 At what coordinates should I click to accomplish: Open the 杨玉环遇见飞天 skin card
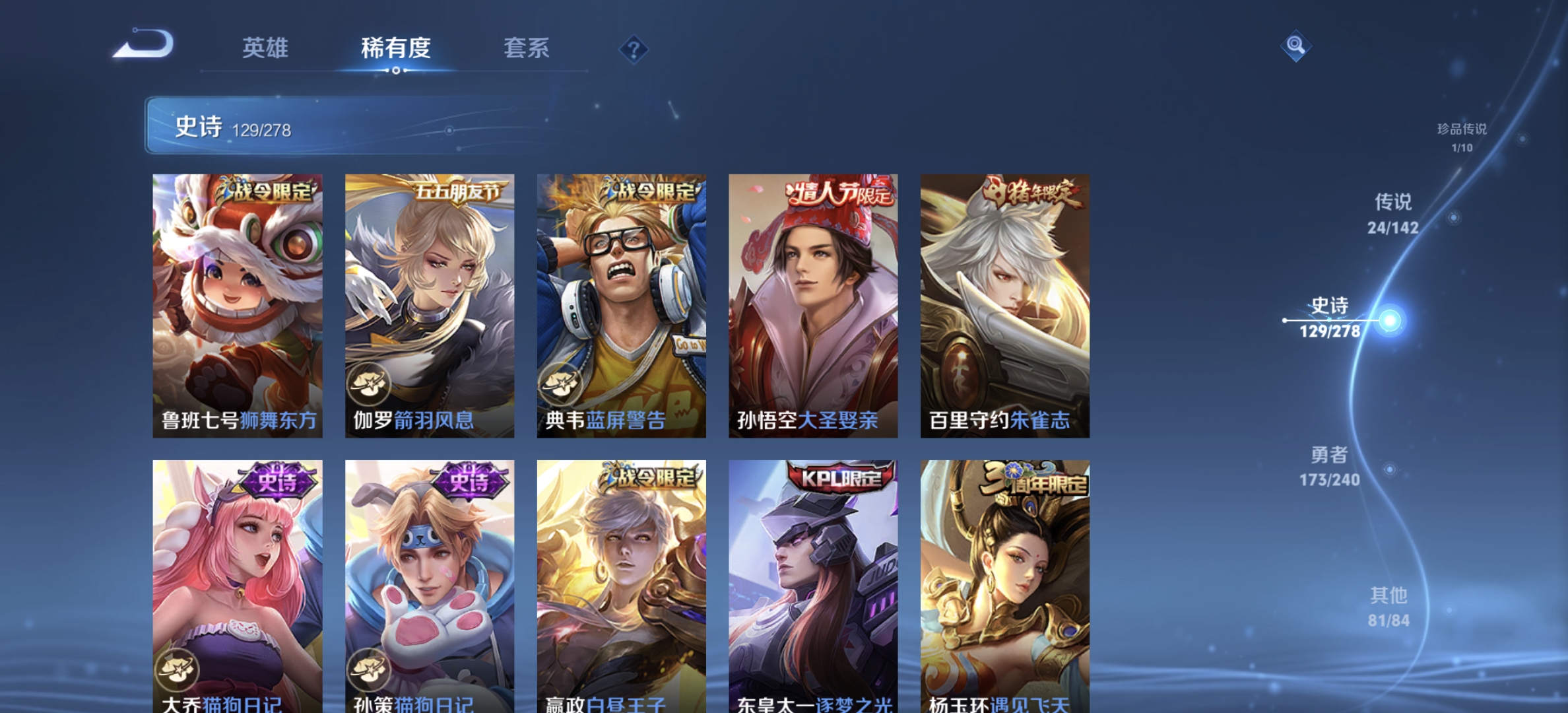pyautogui.click(x=1005, y=588)
